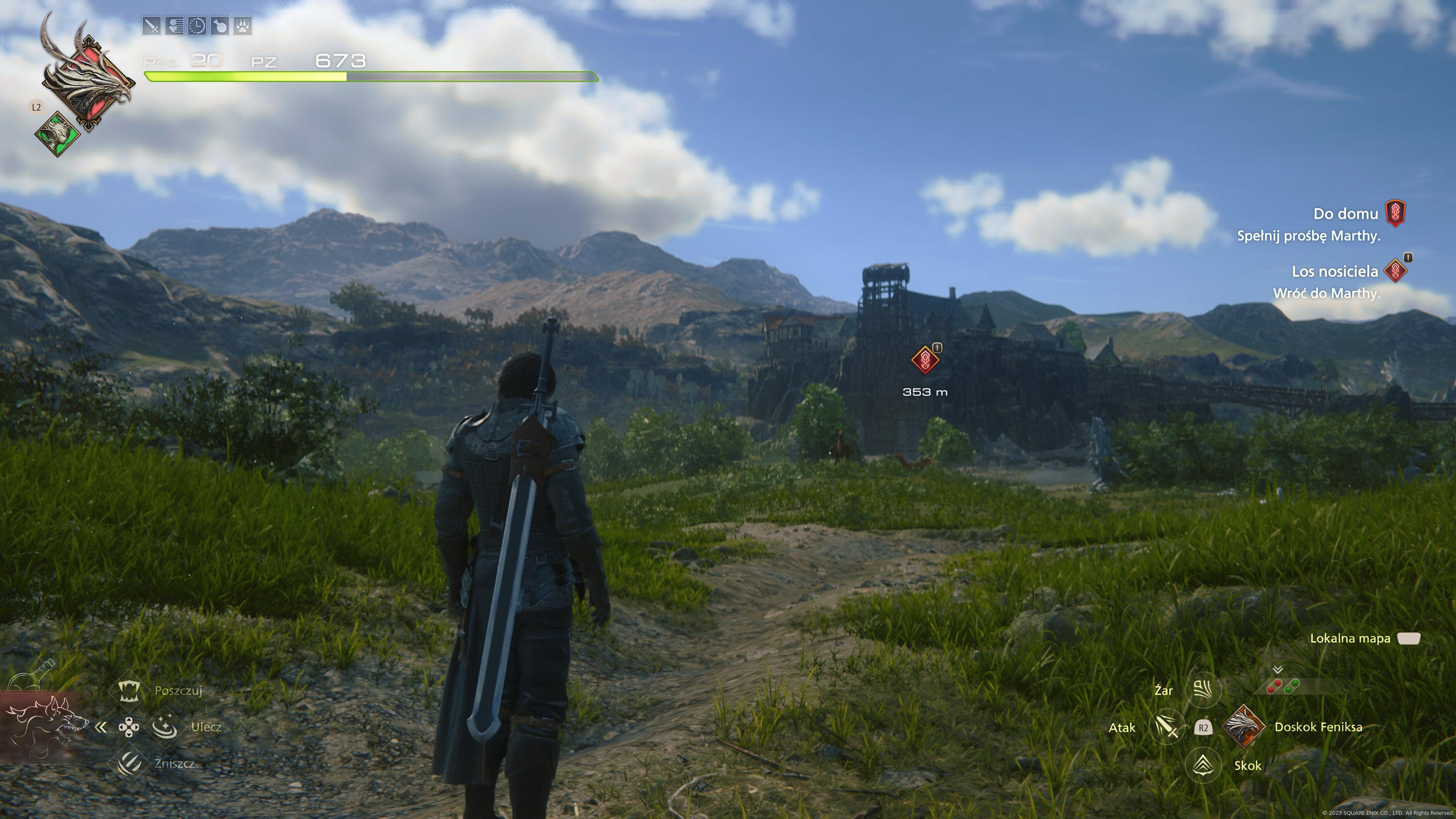Use the Atak sword attack icon
This screenshot has height=819, width=1456.
pyautogui.click(x=1167, y=728)
